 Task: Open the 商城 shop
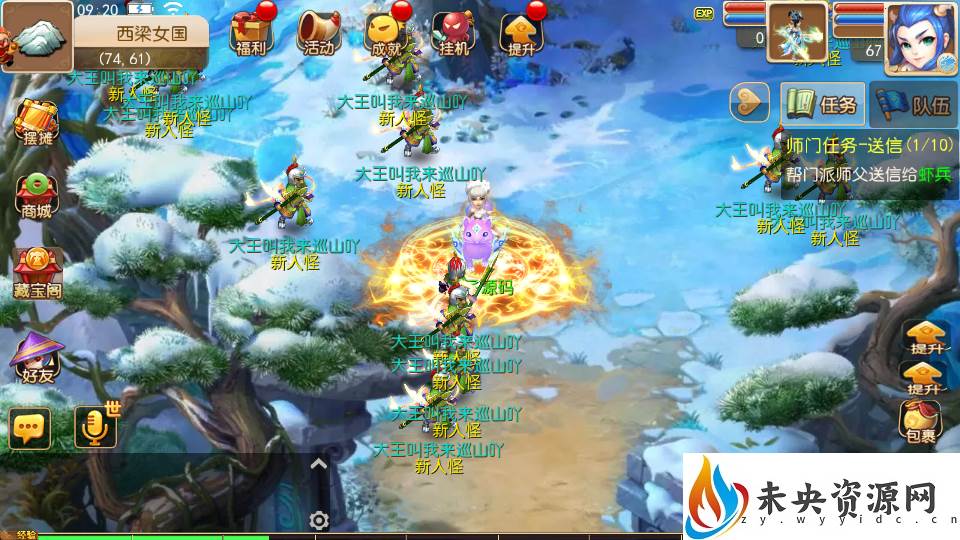[34, 195]
